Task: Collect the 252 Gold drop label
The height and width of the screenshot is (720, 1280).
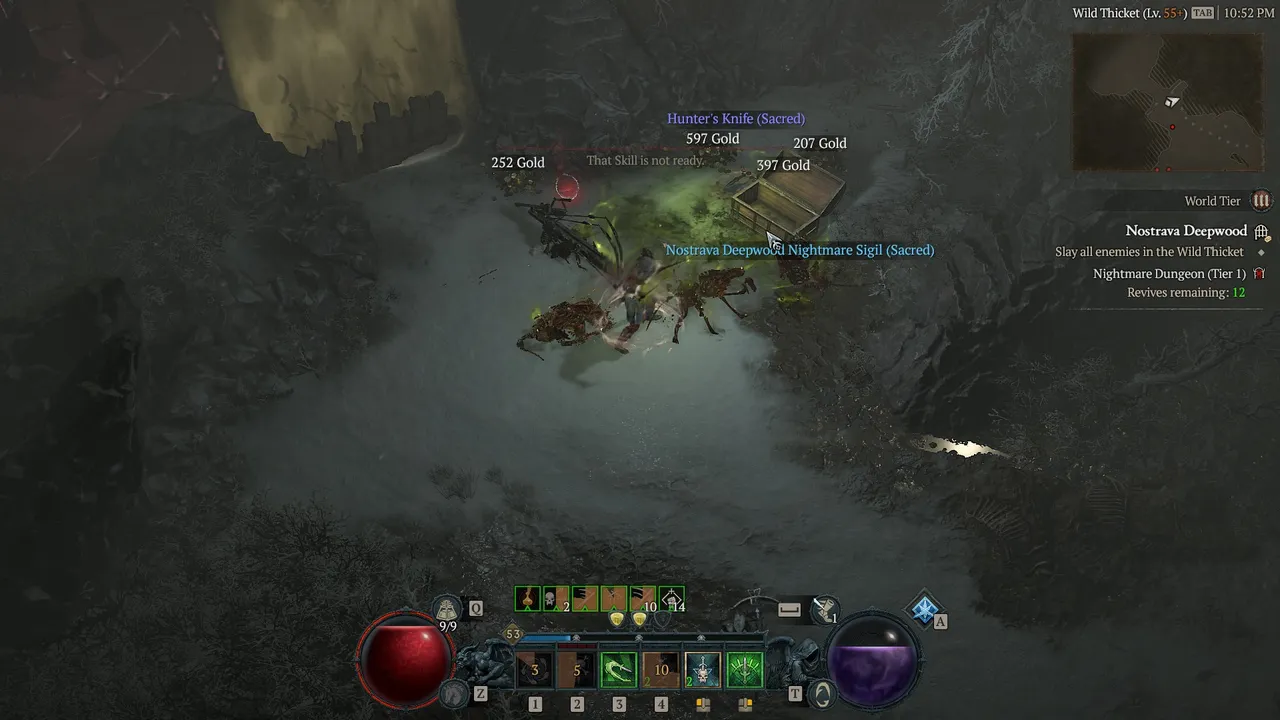Action: tap(518, 163)
